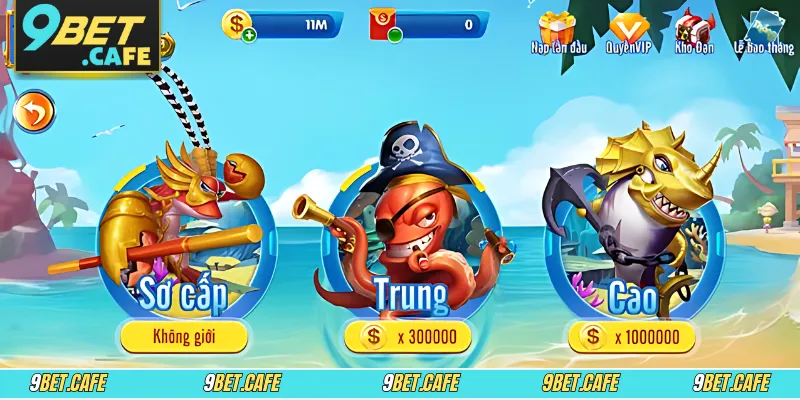Open the Kho Đạn ammo store
The height and width of the screenshot is (400, 800).
pyautogui.click(x=693, y=30)
